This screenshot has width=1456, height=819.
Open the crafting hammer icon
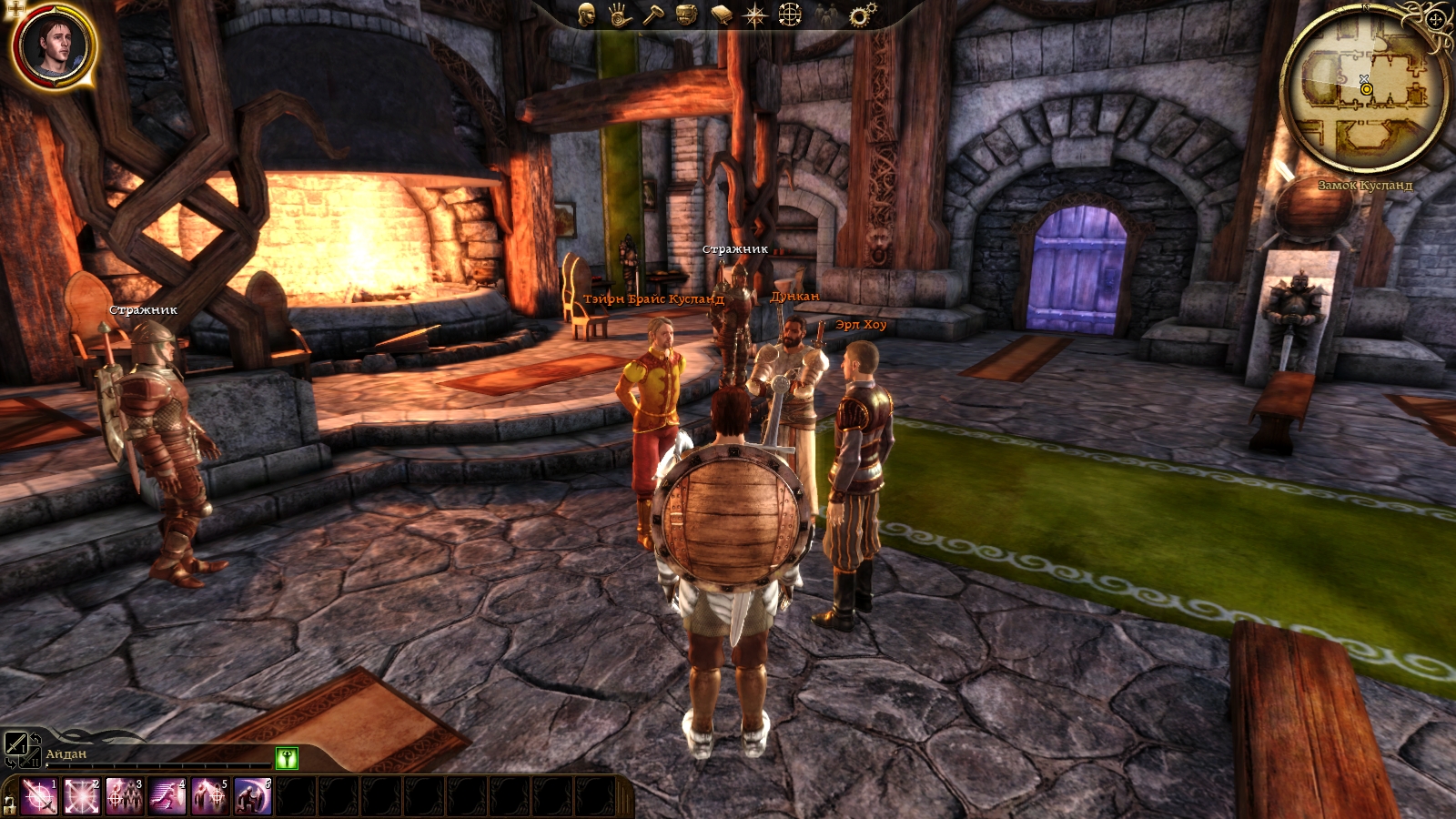[652, 15]
